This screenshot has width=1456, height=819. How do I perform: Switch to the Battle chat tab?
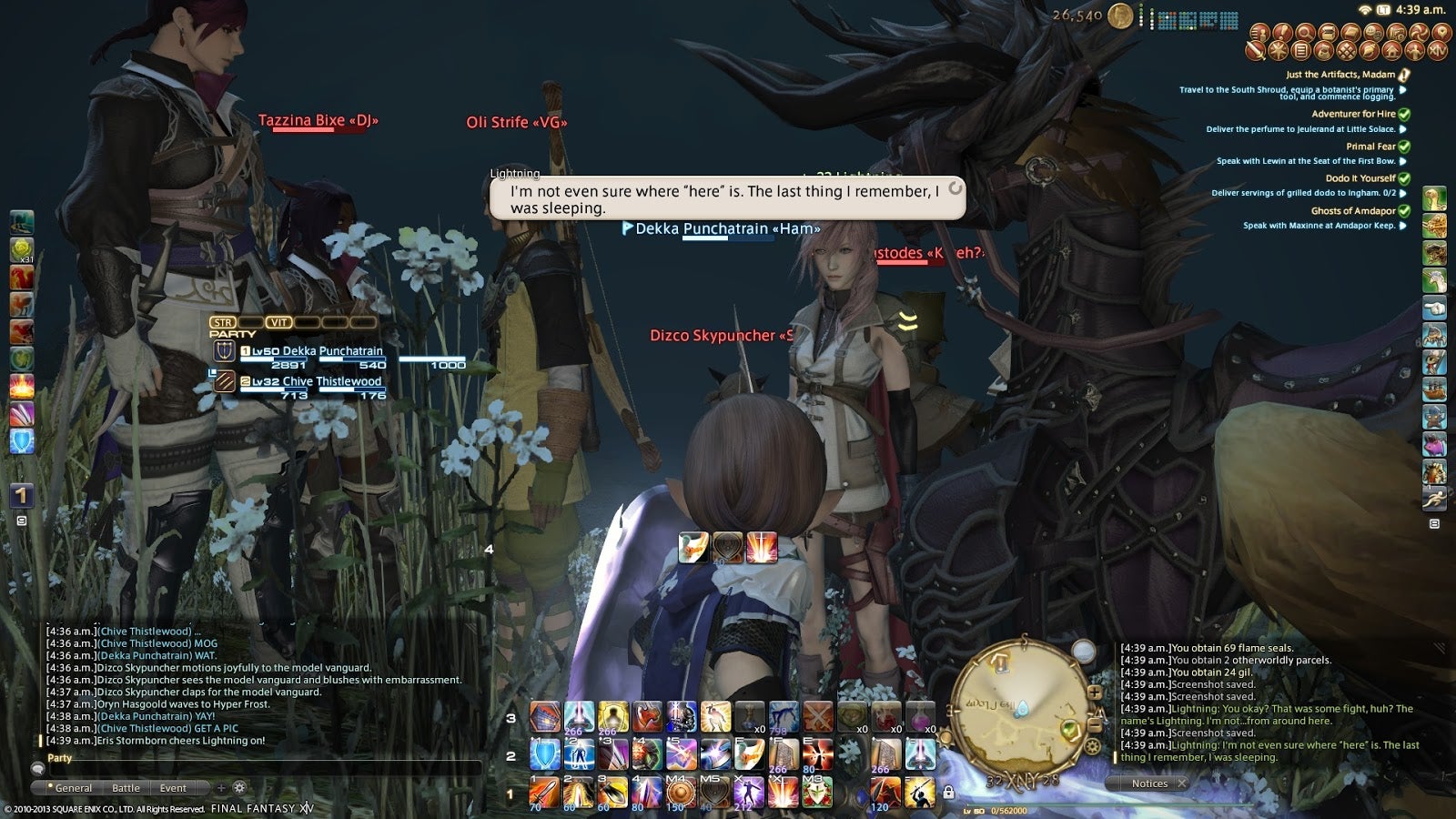click(126, 787)
